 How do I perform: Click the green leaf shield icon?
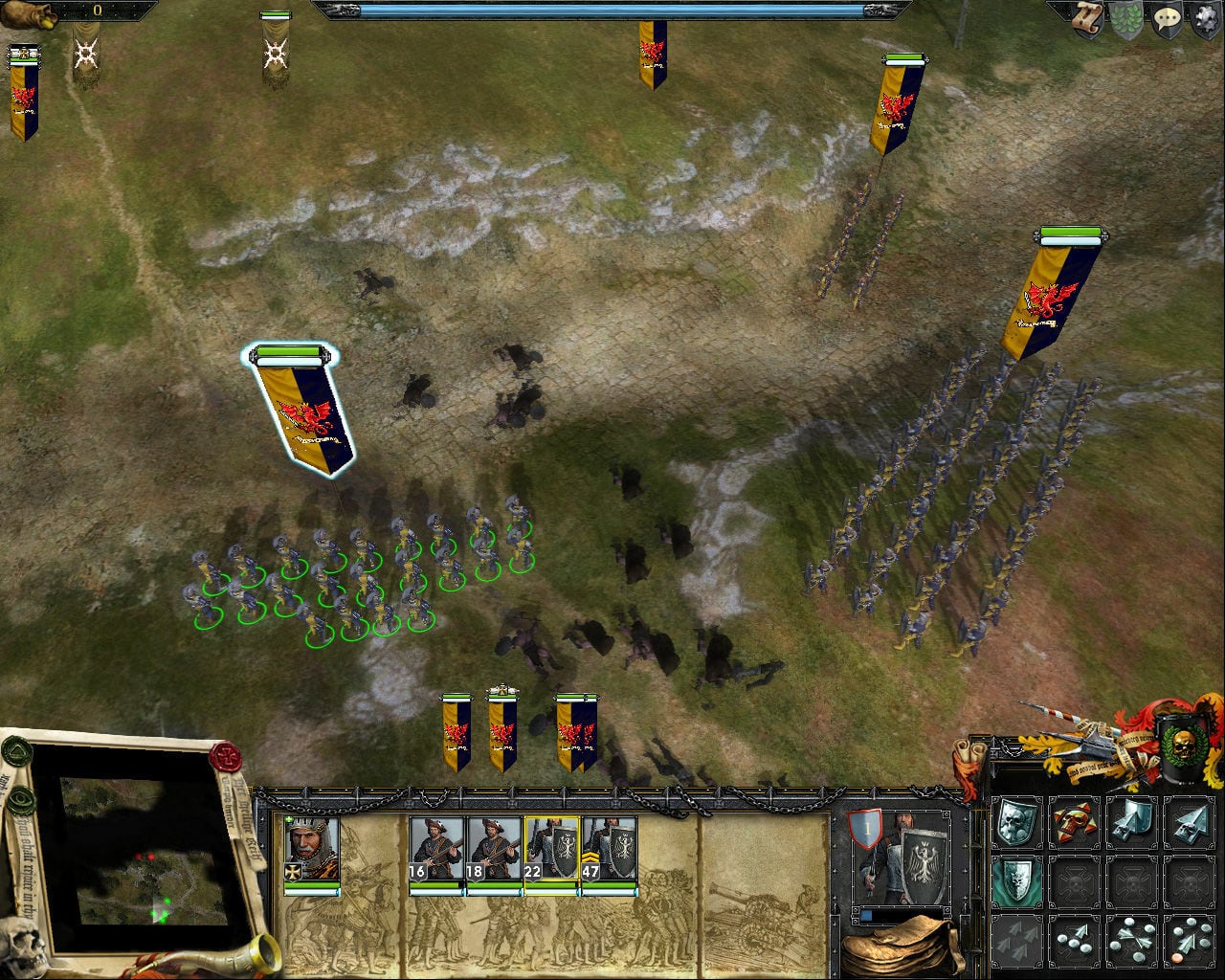pyautogui.click(x=1126, y=20)
